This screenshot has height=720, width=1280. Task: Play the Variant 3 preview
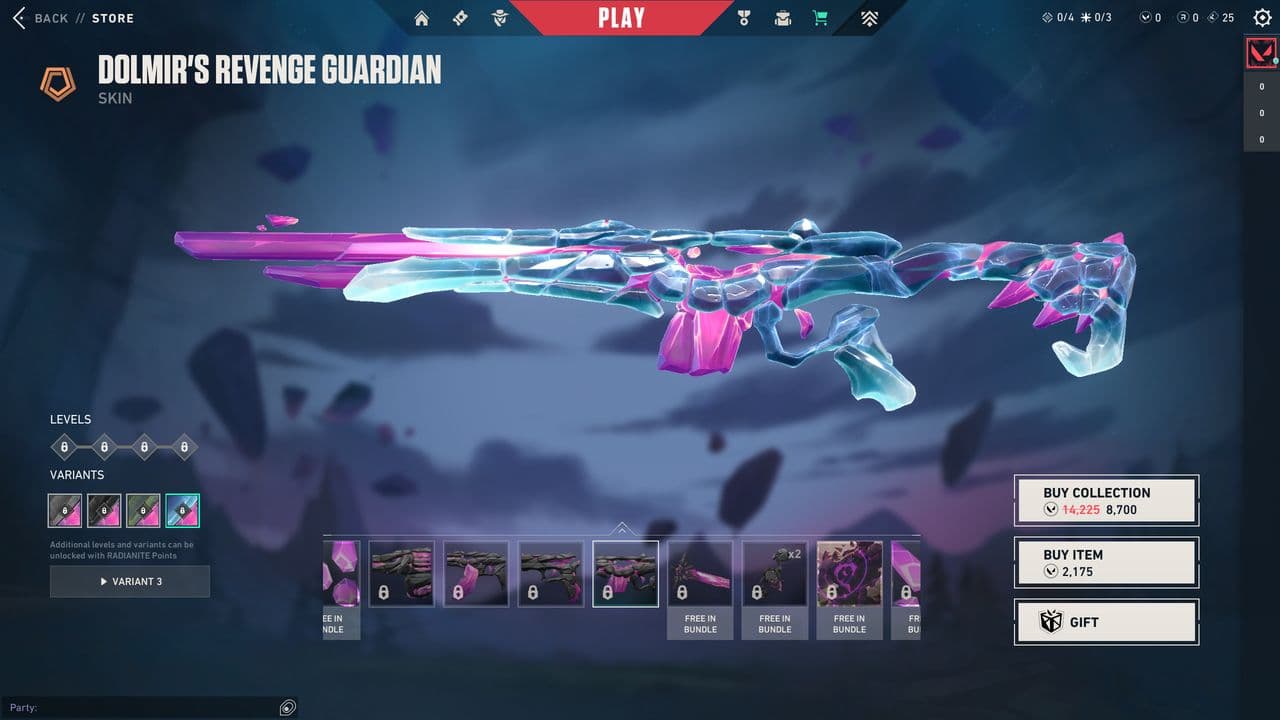click(130, 581)
